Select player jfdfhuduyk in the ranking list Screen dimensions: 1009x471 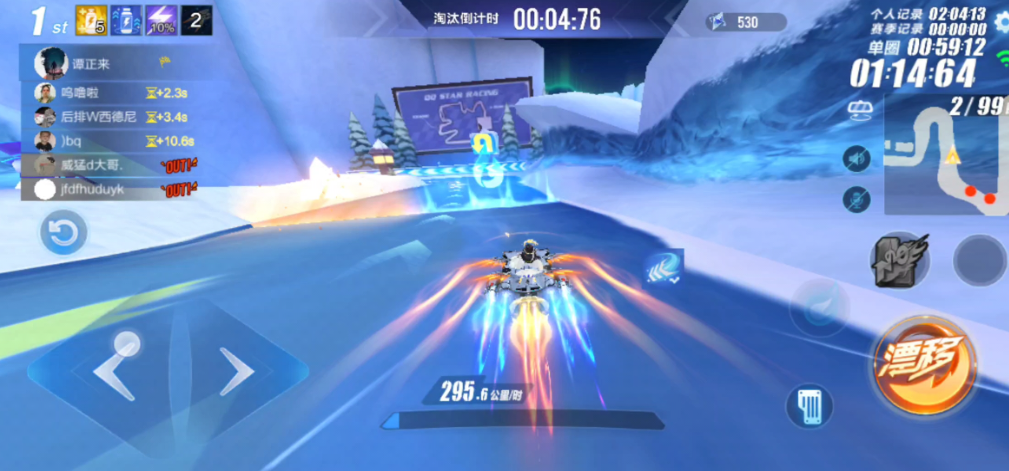(x=92, y=189)
